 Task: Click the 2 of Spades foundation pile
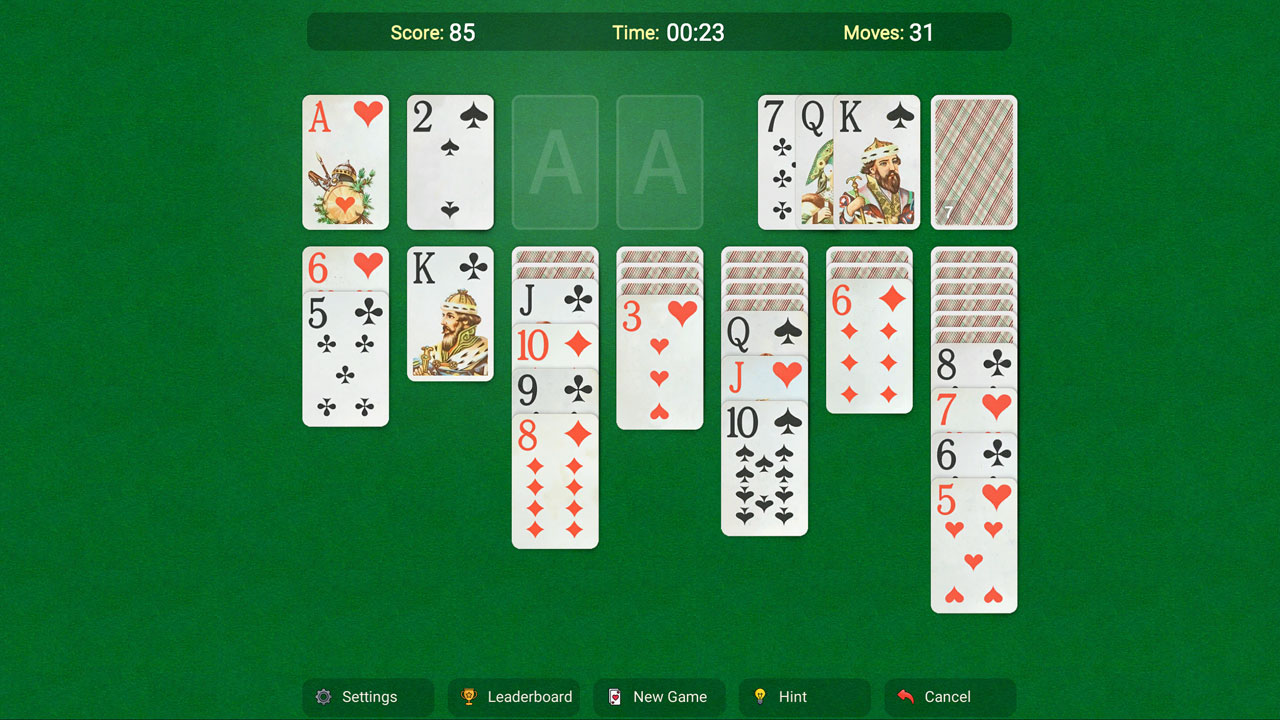450,162
